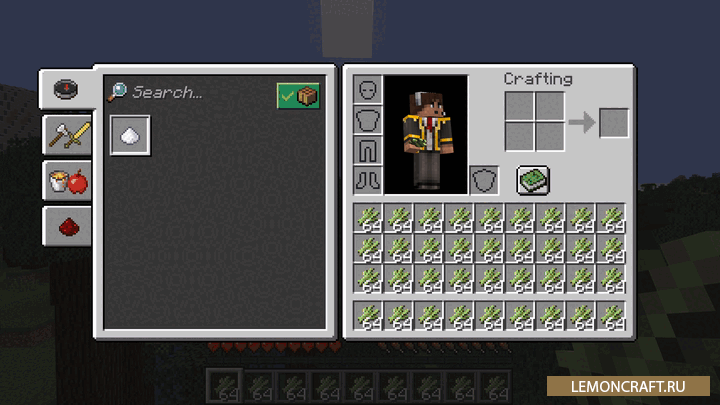Select the empty chestplate armor slot
The height and width of the screenshot is (405, 720).
click(367, 121)
